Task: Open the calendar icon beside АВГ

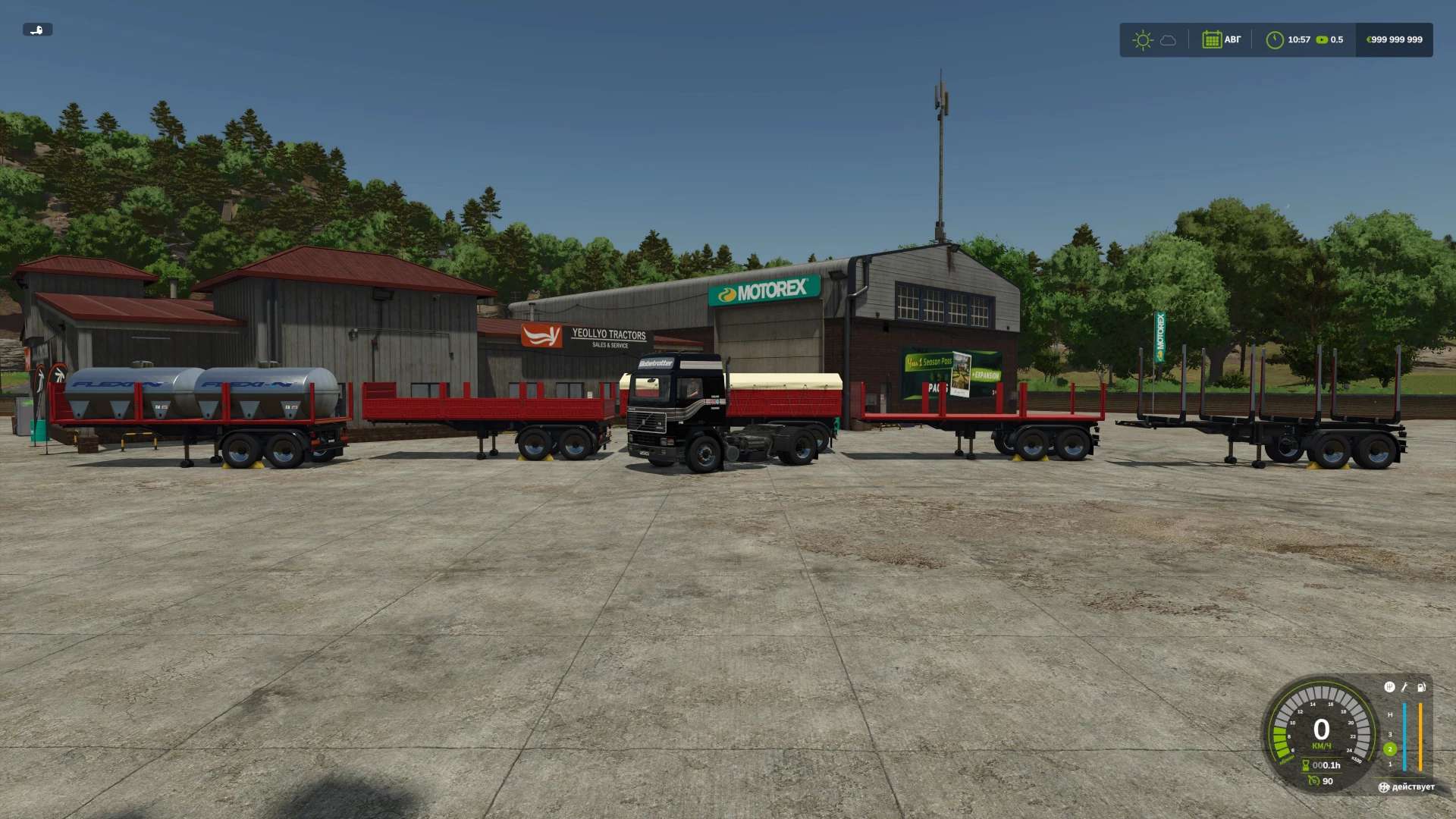Action: point(1211,39)
